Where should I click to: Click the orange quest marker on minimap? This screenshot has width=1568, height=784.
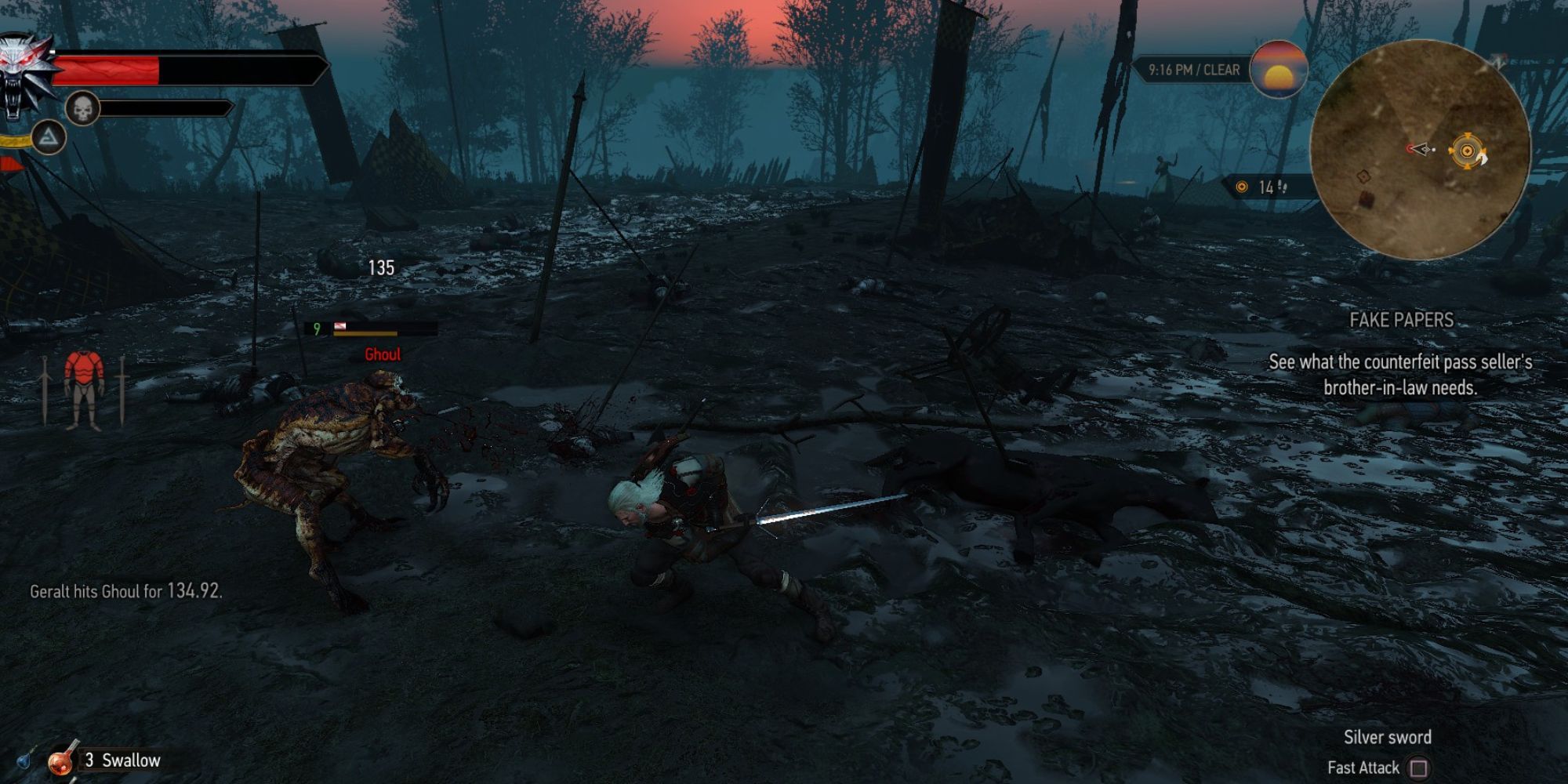(1467, 151)
